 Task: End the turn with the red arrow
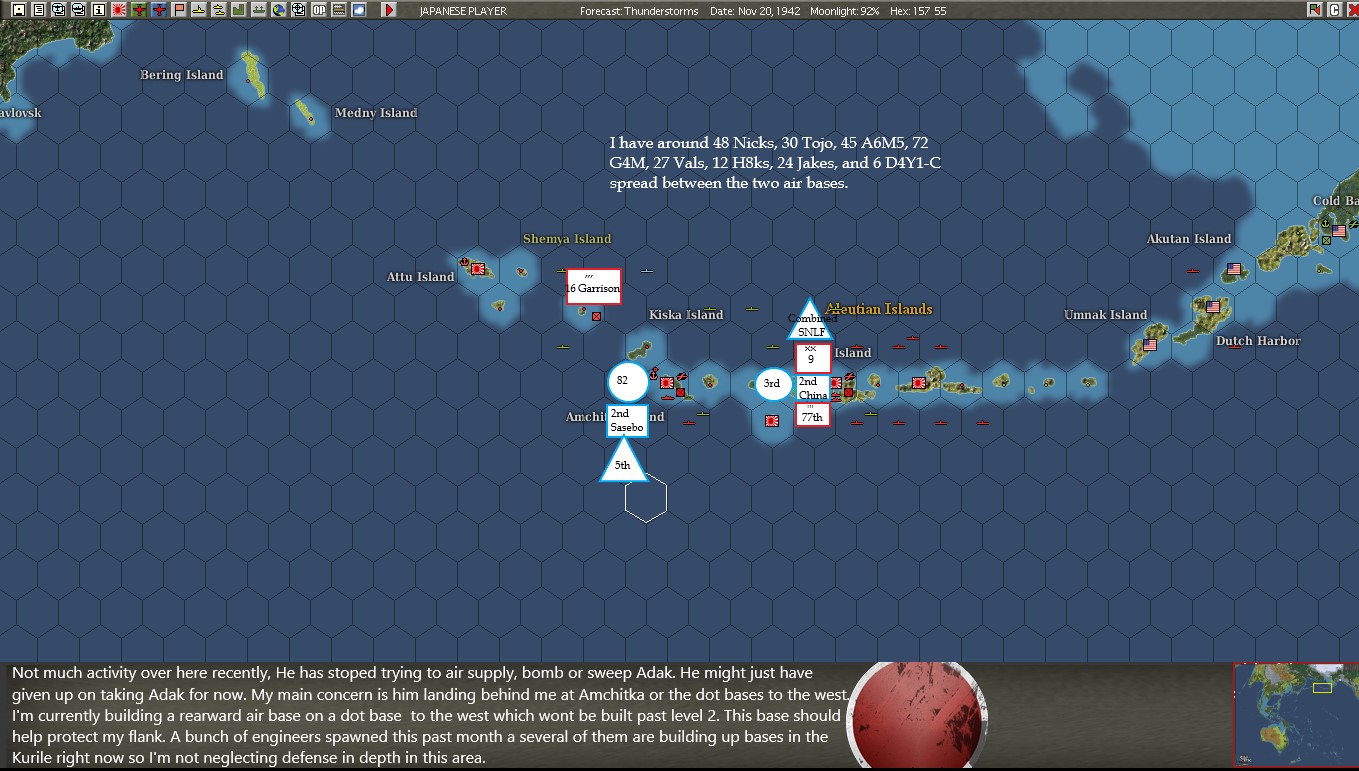[388, 10]
